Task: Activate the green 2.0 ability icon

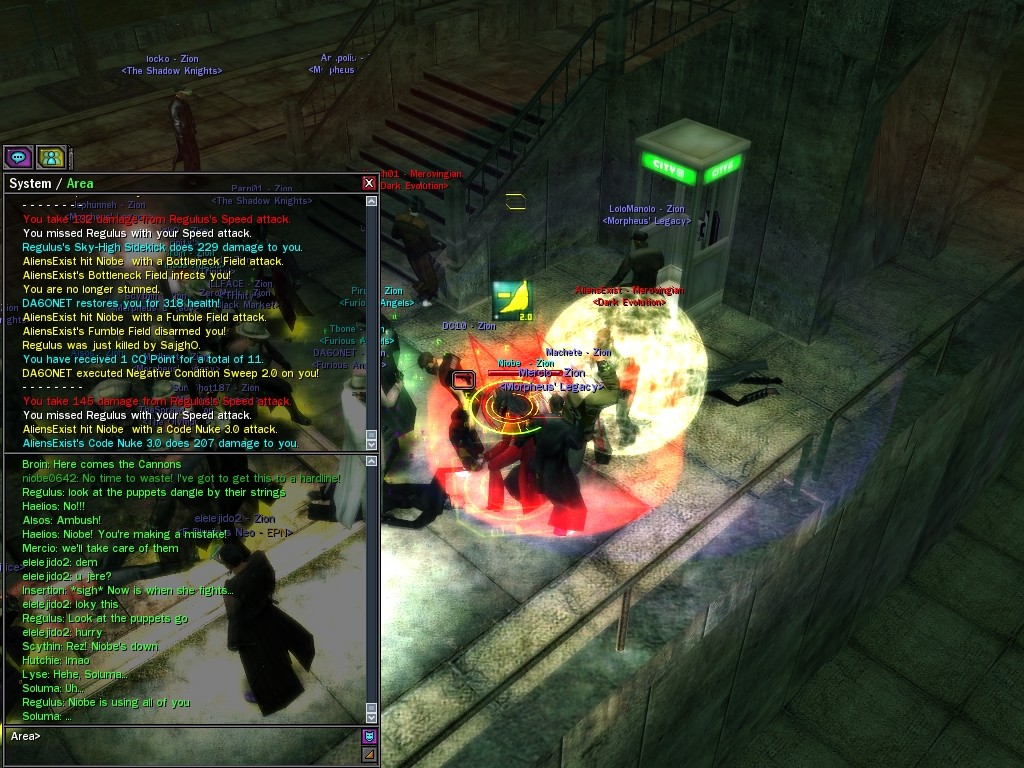Action: (511, 300)
